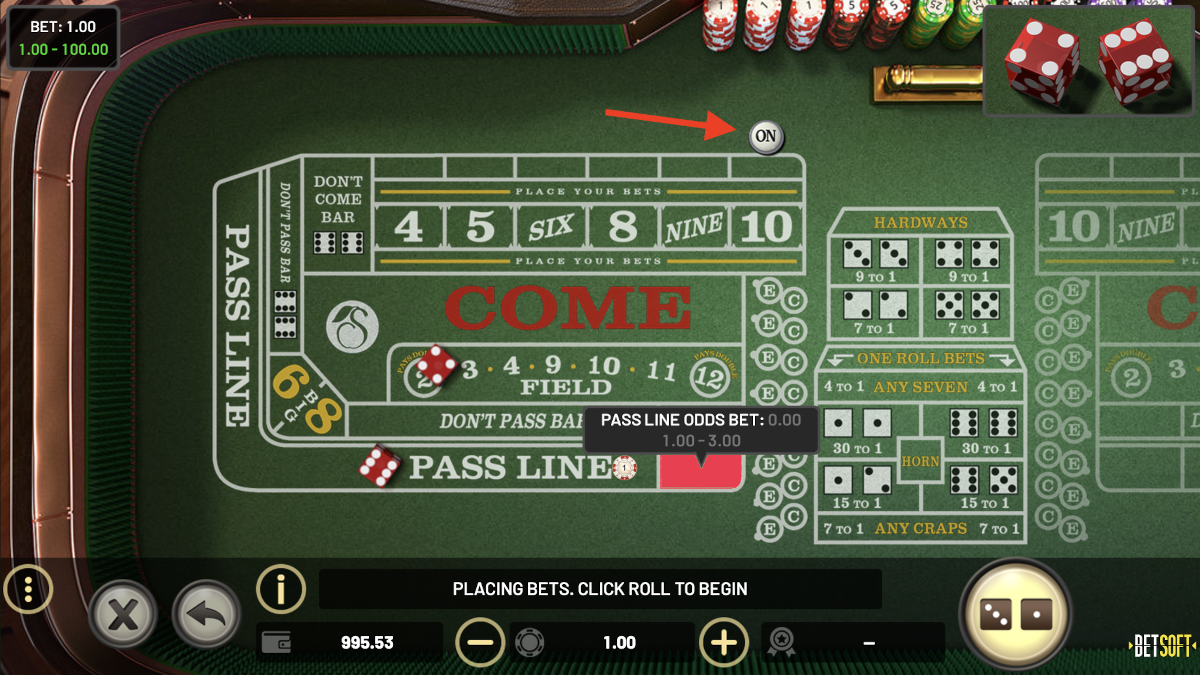The width and height of the screenshot is (1200, 675).
Task: Select the HORN bet box
Action: pos(920,460)
